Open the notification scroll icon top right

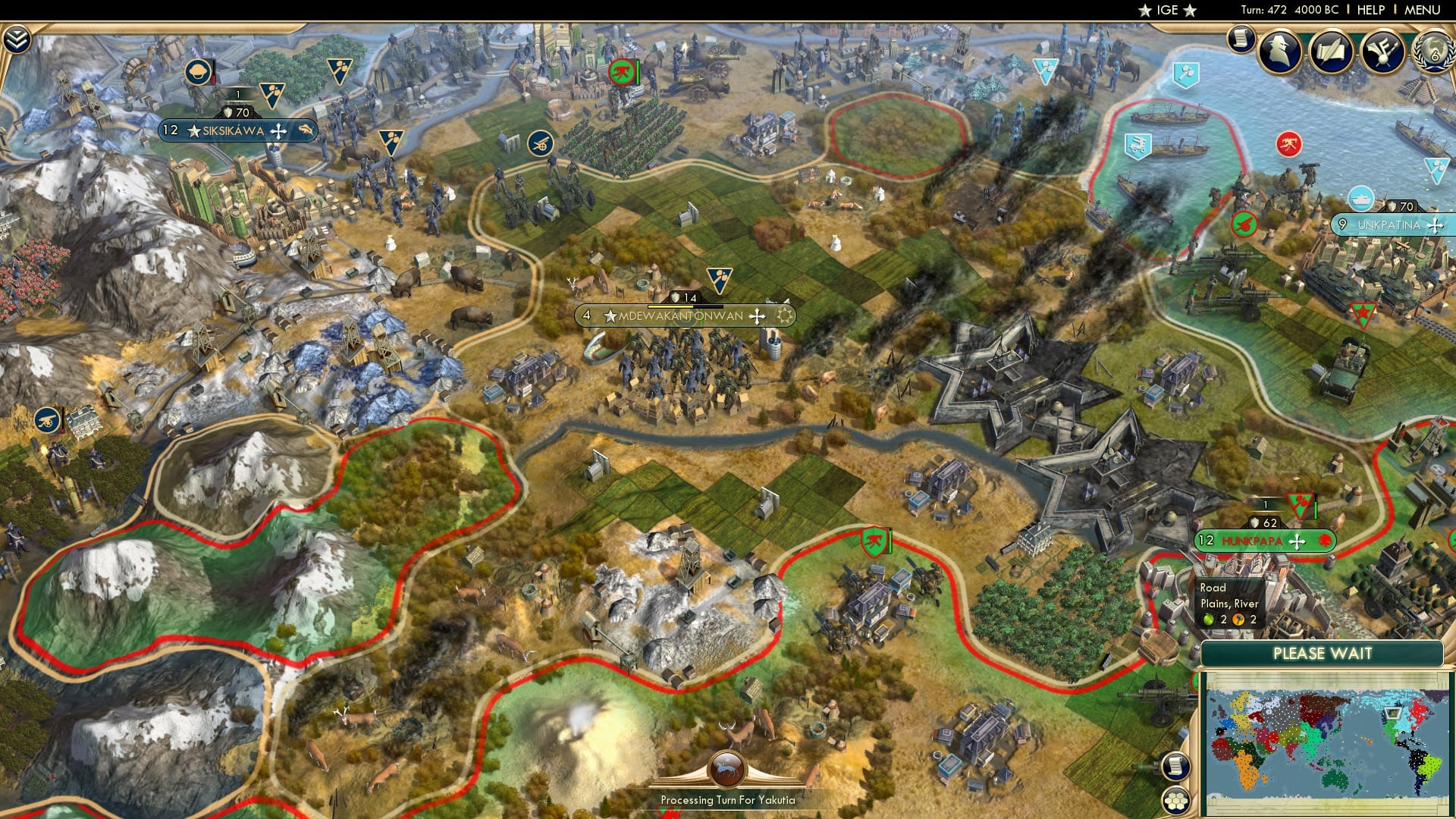1241,40
